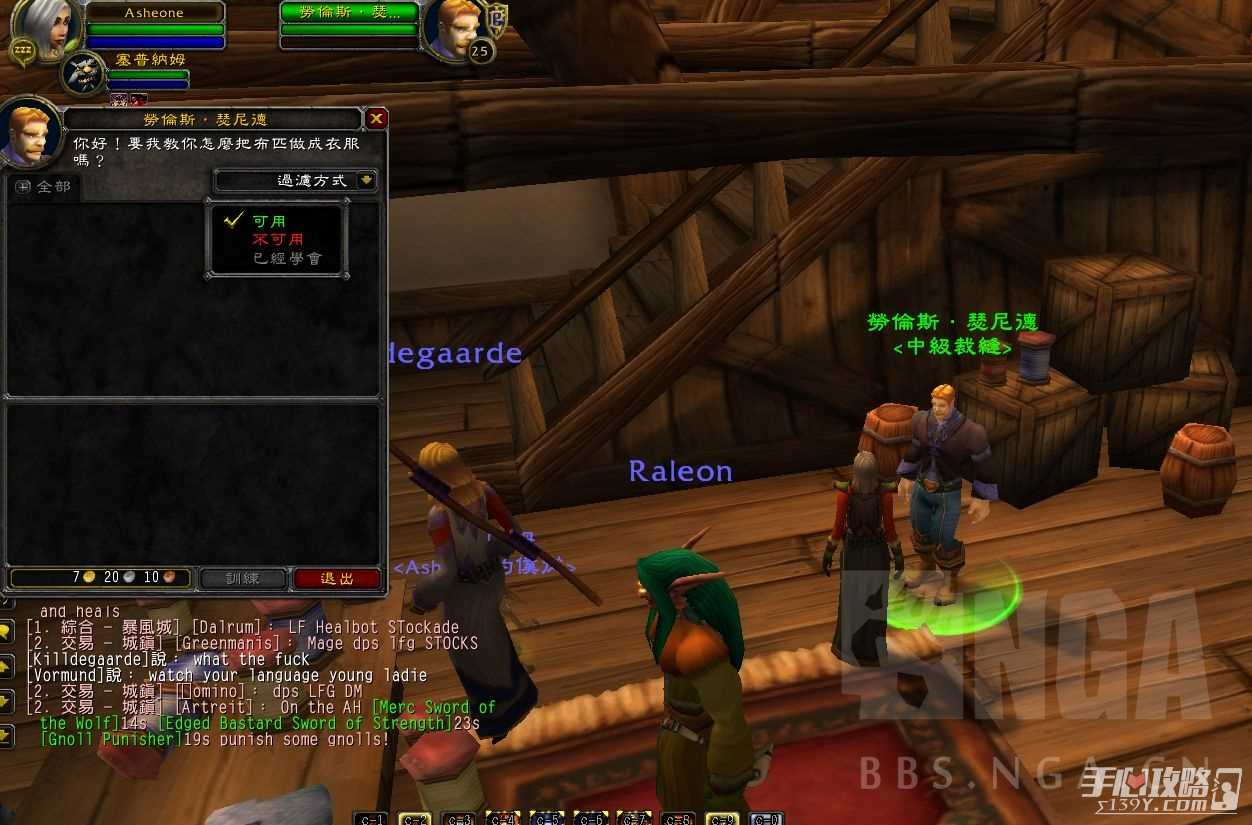Viewport: 1252px width, 825px height.
Task: Click the target portrait with level 25 badge
Action: pyautogui.click(x=451, y=28)
